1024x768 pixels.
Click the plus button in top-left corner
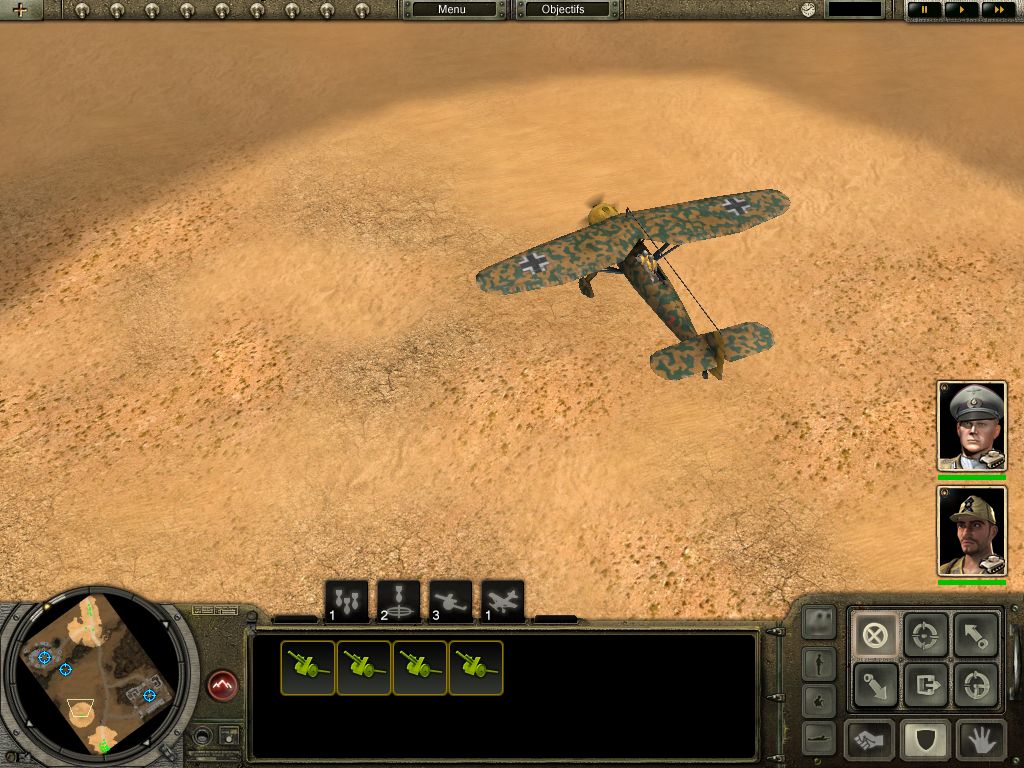[20, 10]
